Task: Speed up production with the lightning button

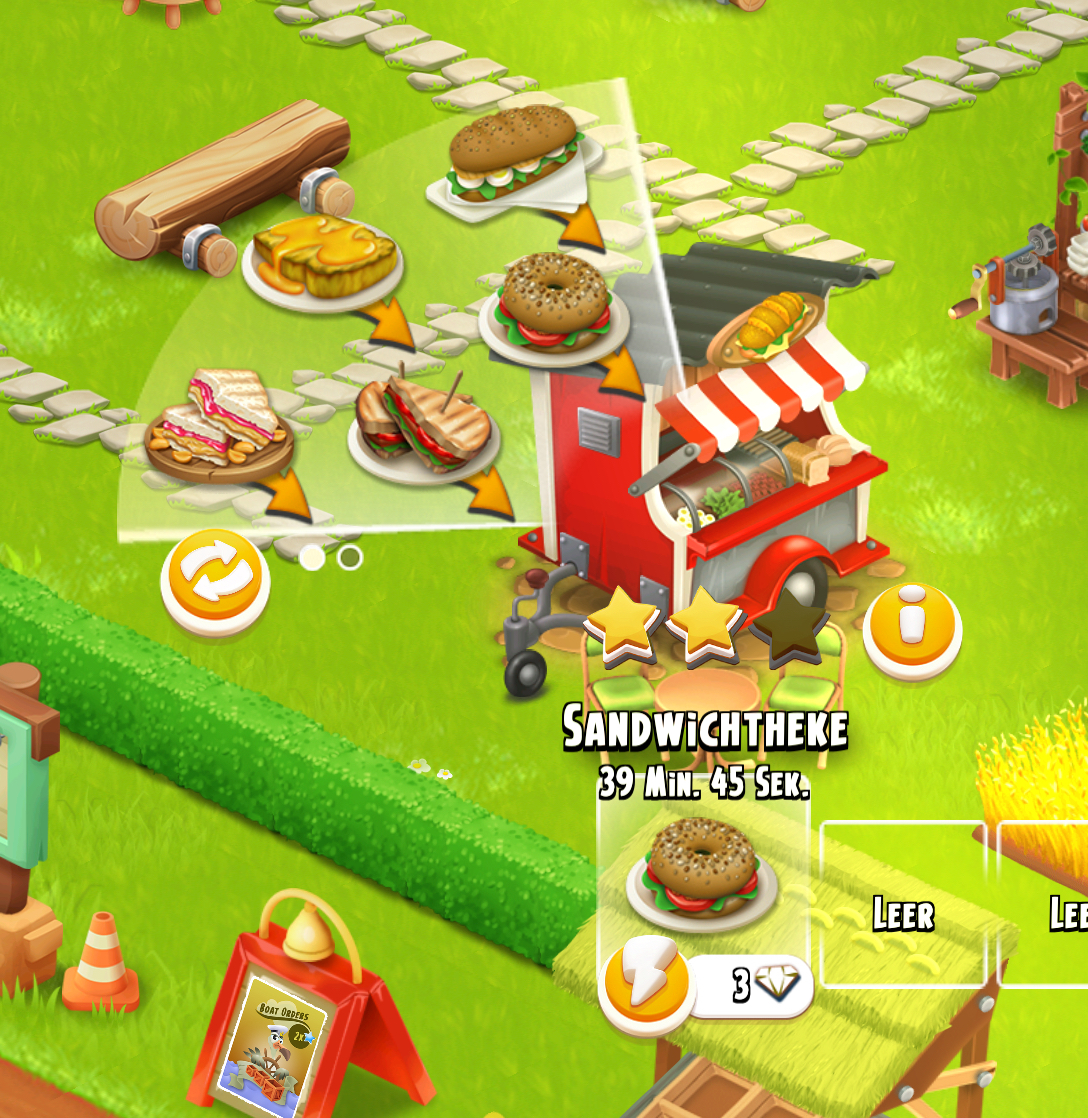Action: [646, 983]
